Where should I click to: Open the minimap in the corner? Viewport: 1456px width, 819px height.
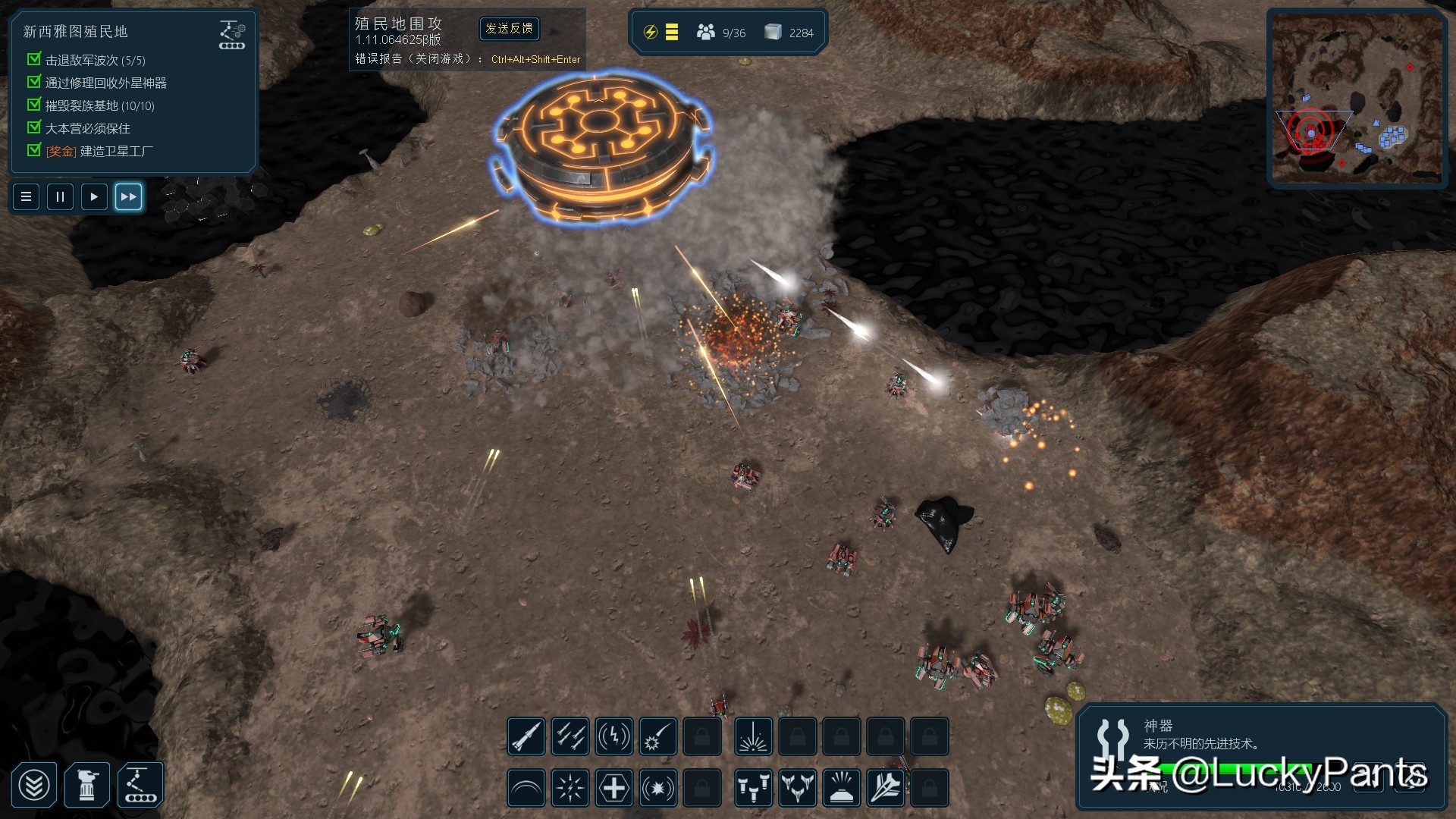(1357, 99)
